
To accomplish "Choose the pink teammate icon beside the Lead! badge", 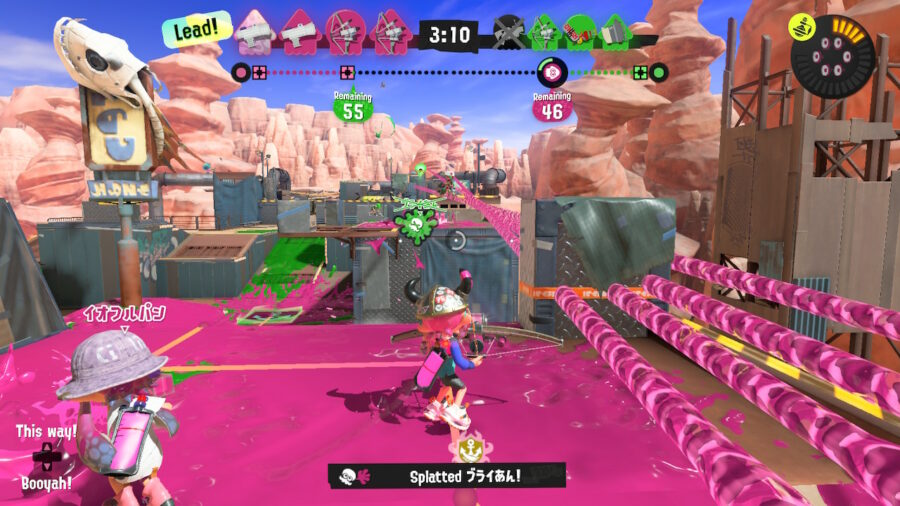I will pyautogui.click(x=253, y=32).
